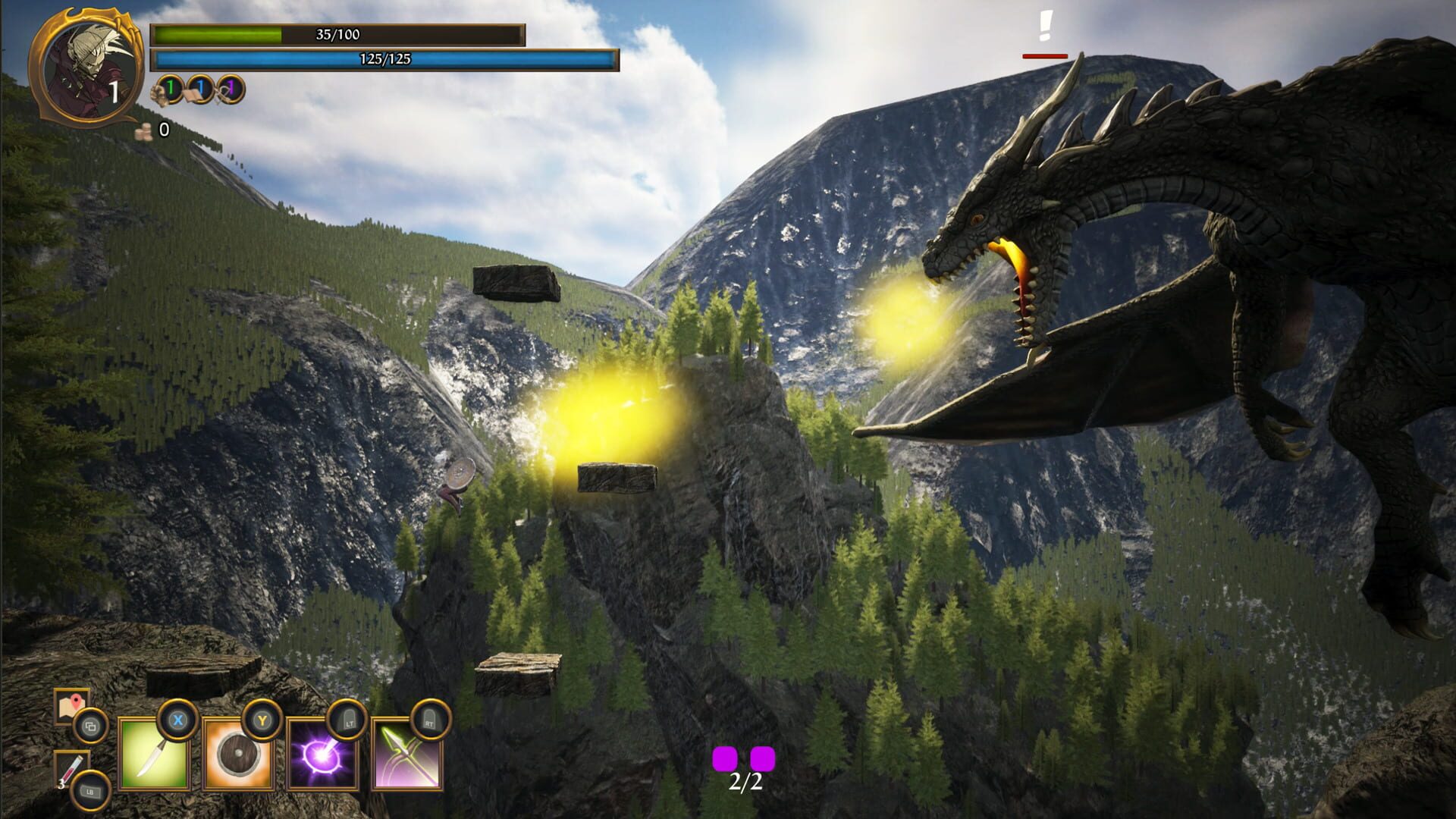Activate the wooden shield block ability
This screenshot has height=819, width=1456.
point(238,755)
